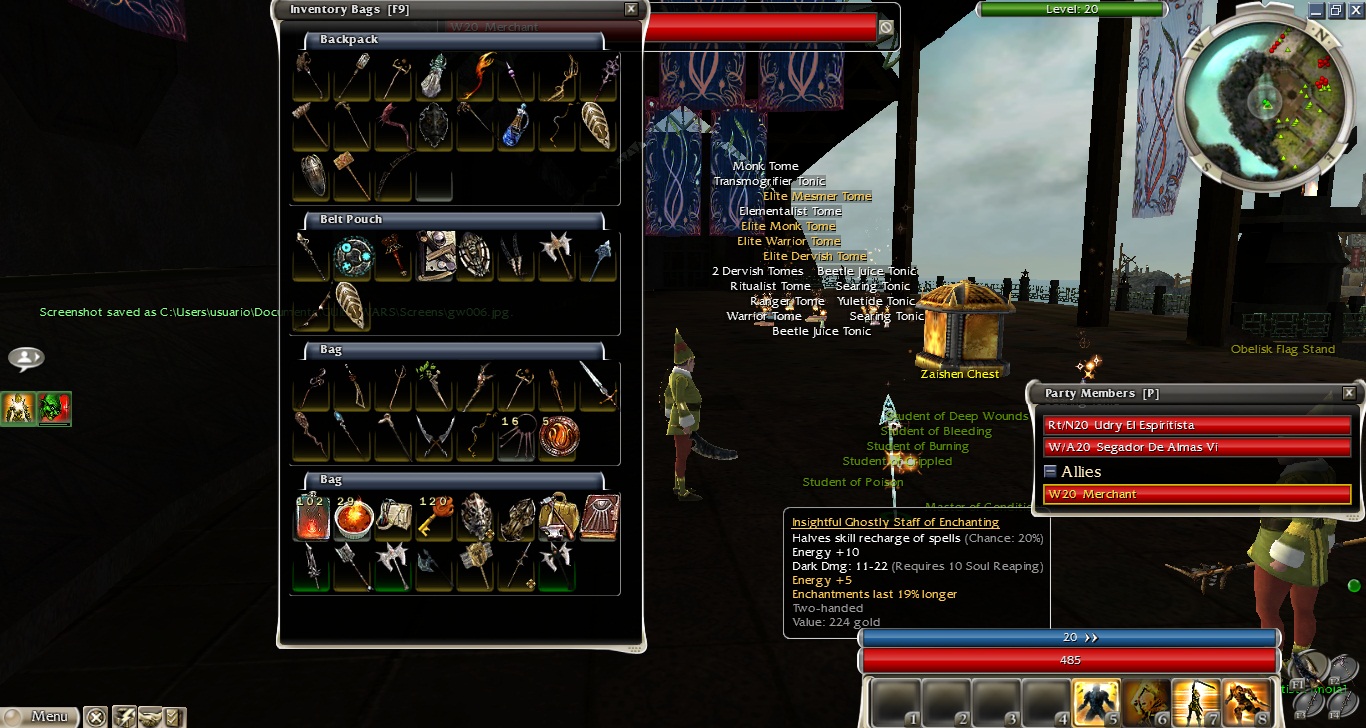Click the crossed scythes item in Bag

pyautogui.click(x=435, y=437)
